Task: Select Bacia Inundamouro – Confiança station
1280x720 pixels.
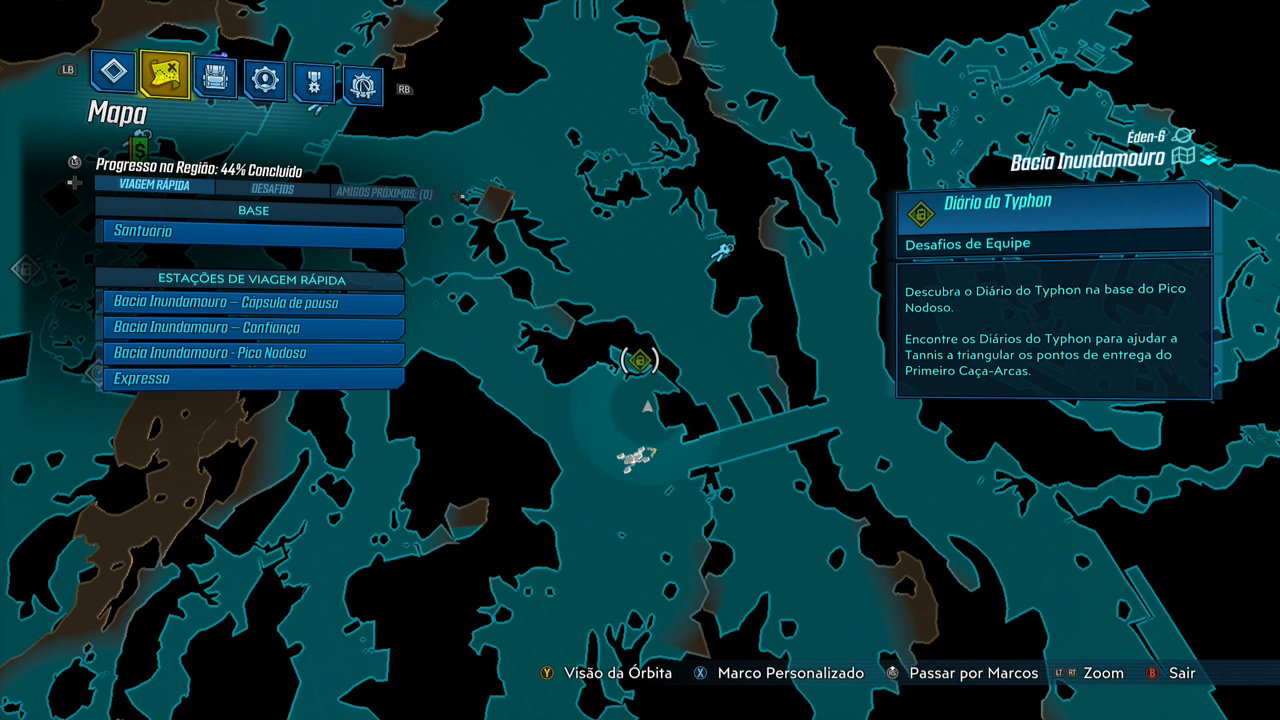Action: (x=254, y=328)
